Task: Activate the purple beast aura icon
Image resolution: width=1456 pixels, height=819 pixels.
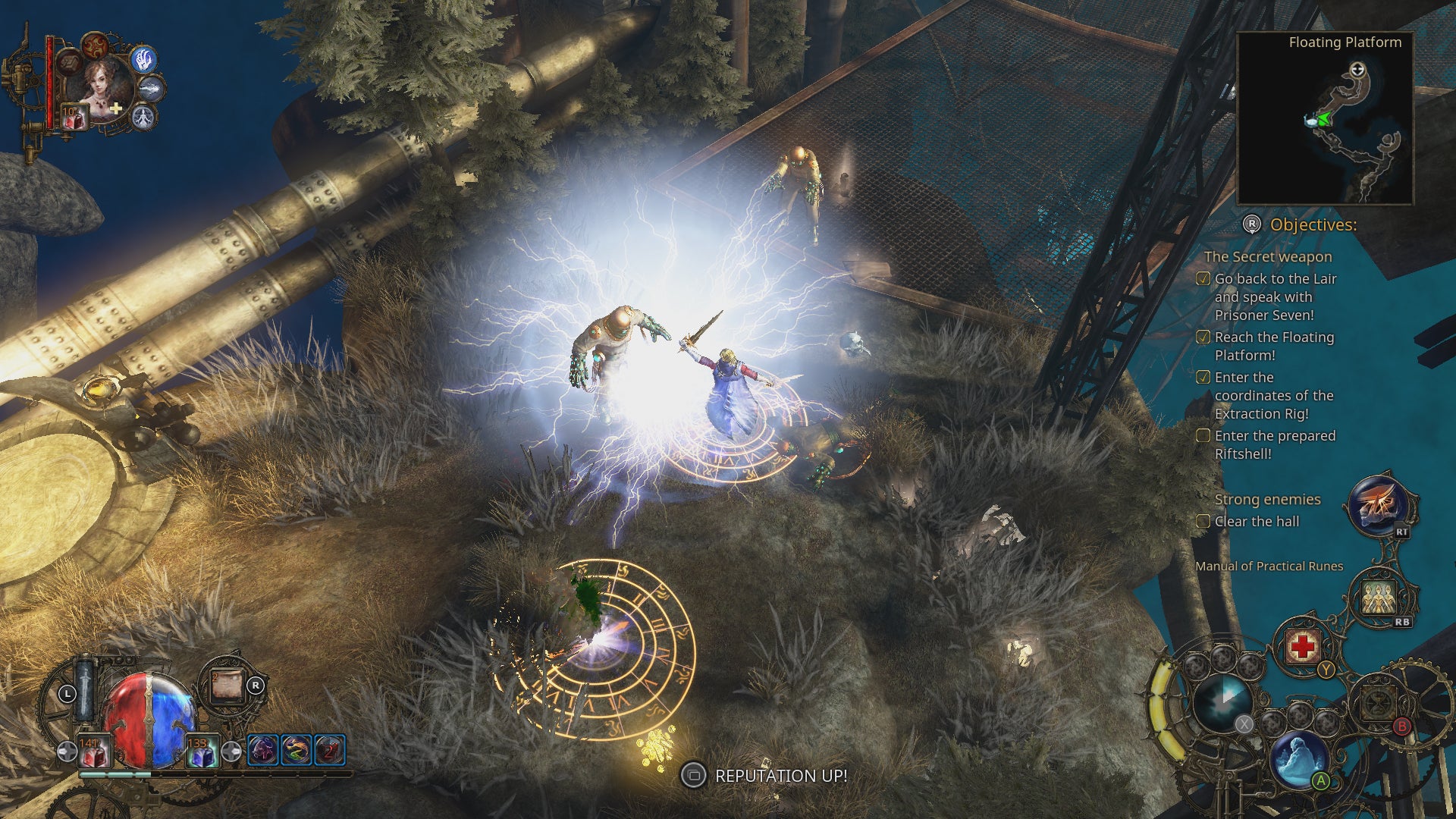Action: pos(262,750)
